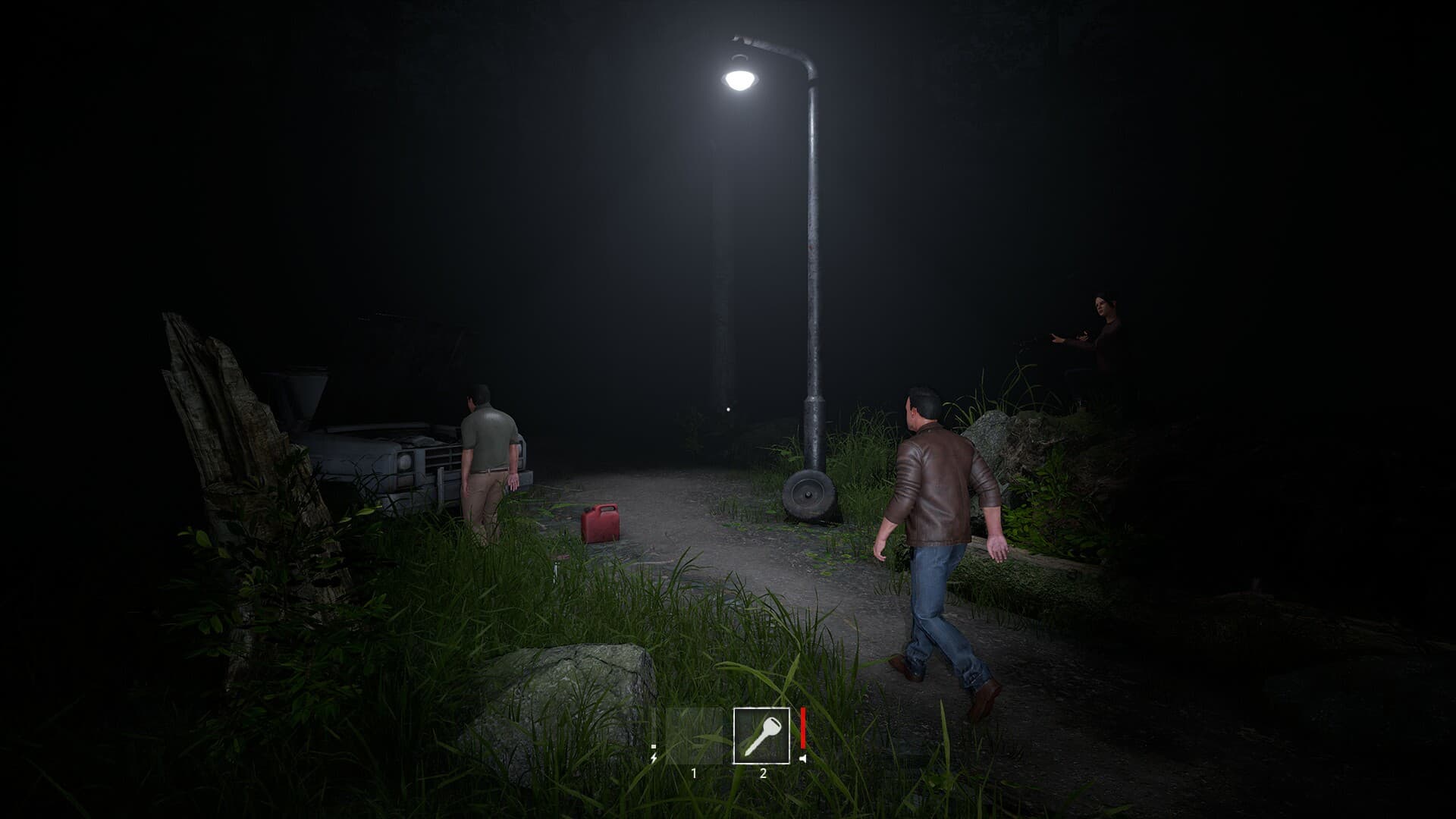Click the number 2 label under the key slot
Screen dimensions: 1456x819
click(763, 773)
